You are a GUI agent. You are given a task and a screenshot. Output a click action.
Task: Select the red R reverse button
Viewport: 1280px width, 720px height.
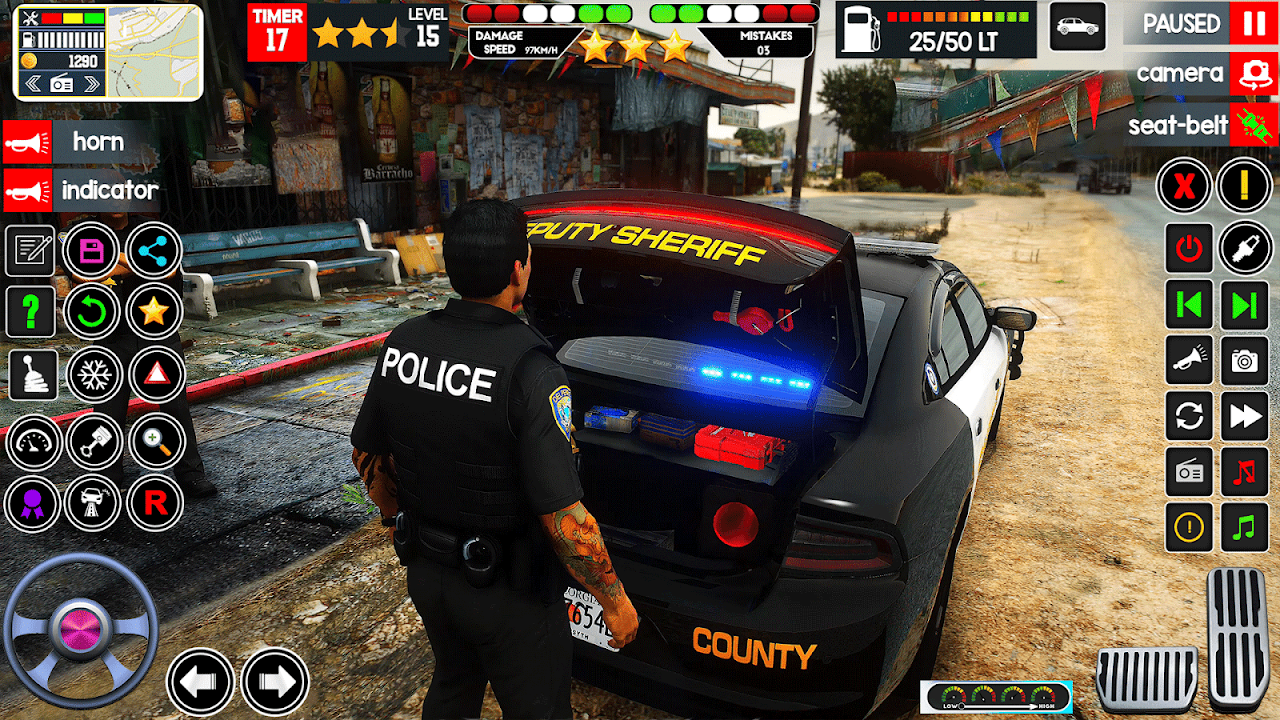coord(155,503)
